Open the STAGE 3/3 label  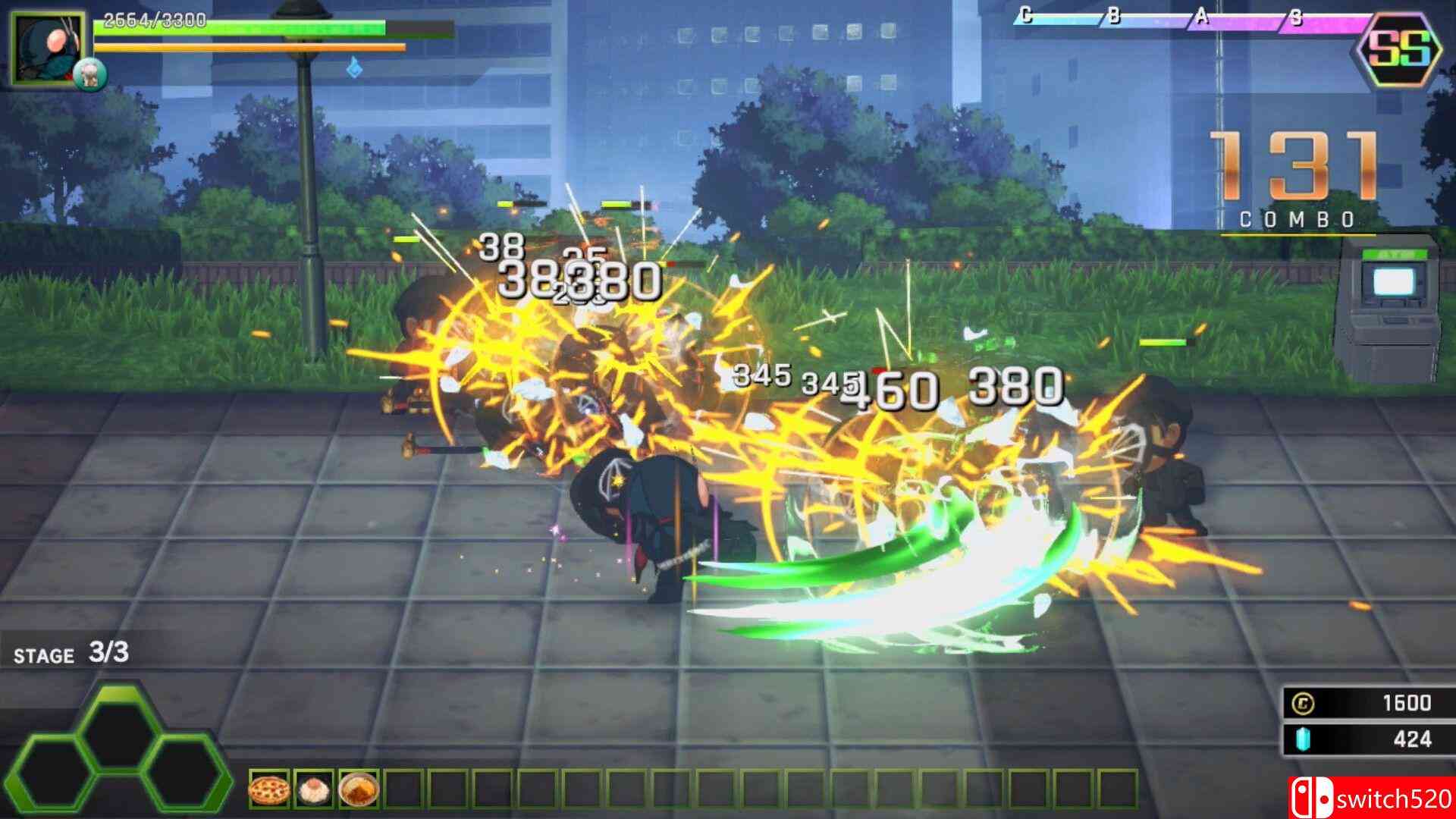pyautogui.click(x=72, y=654)
